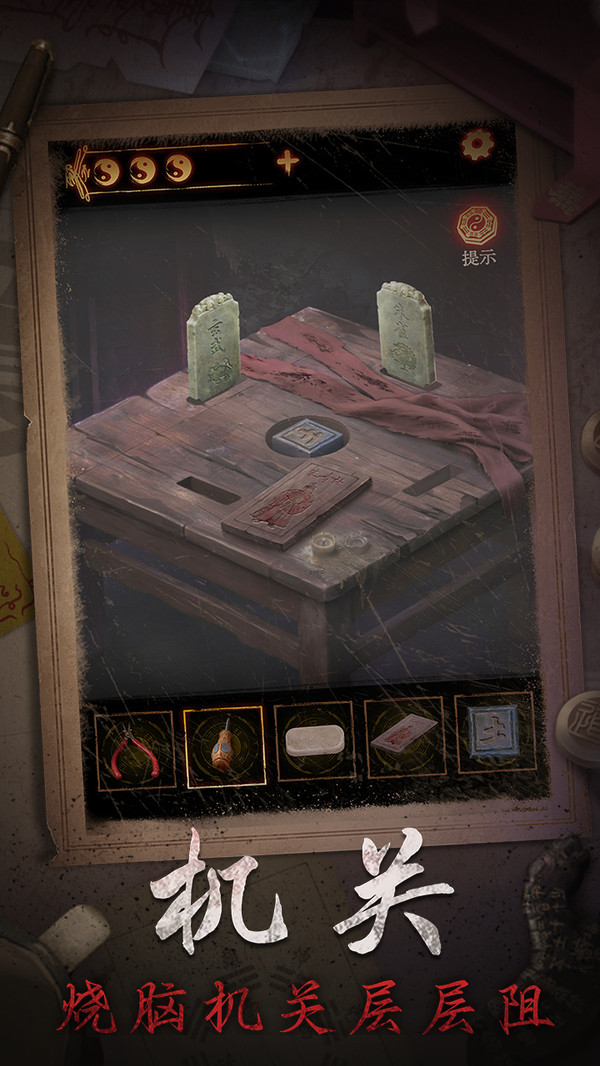Choose the screwdriver inventory slot
600x1066 pixels.
225,746
